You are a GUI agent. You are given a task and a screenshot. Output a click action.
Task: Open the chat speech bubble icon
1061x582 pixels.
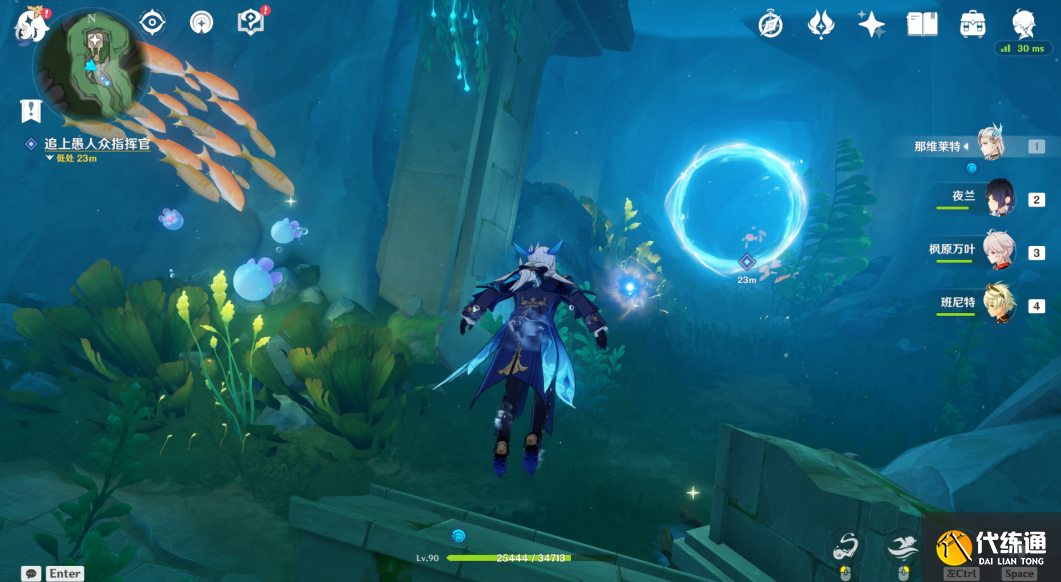(31, 573)
